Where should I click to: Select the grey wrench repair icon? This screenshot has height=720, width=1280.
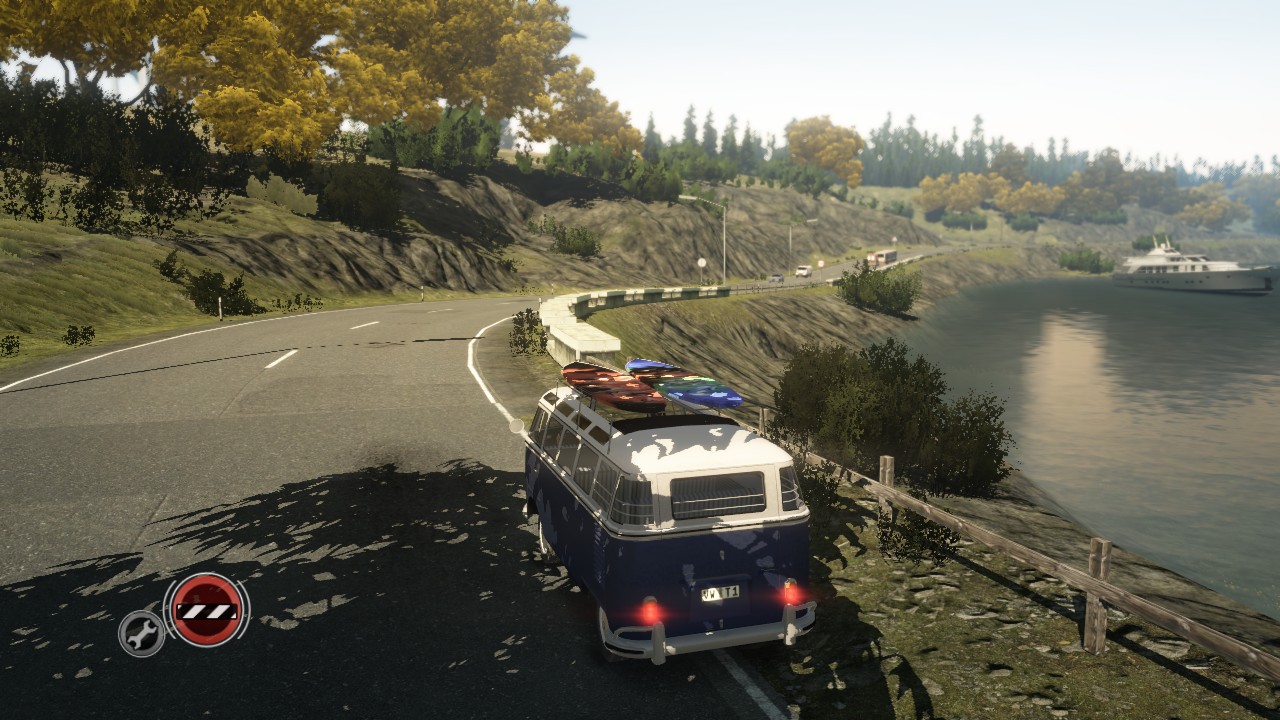[x=142, y=633]
